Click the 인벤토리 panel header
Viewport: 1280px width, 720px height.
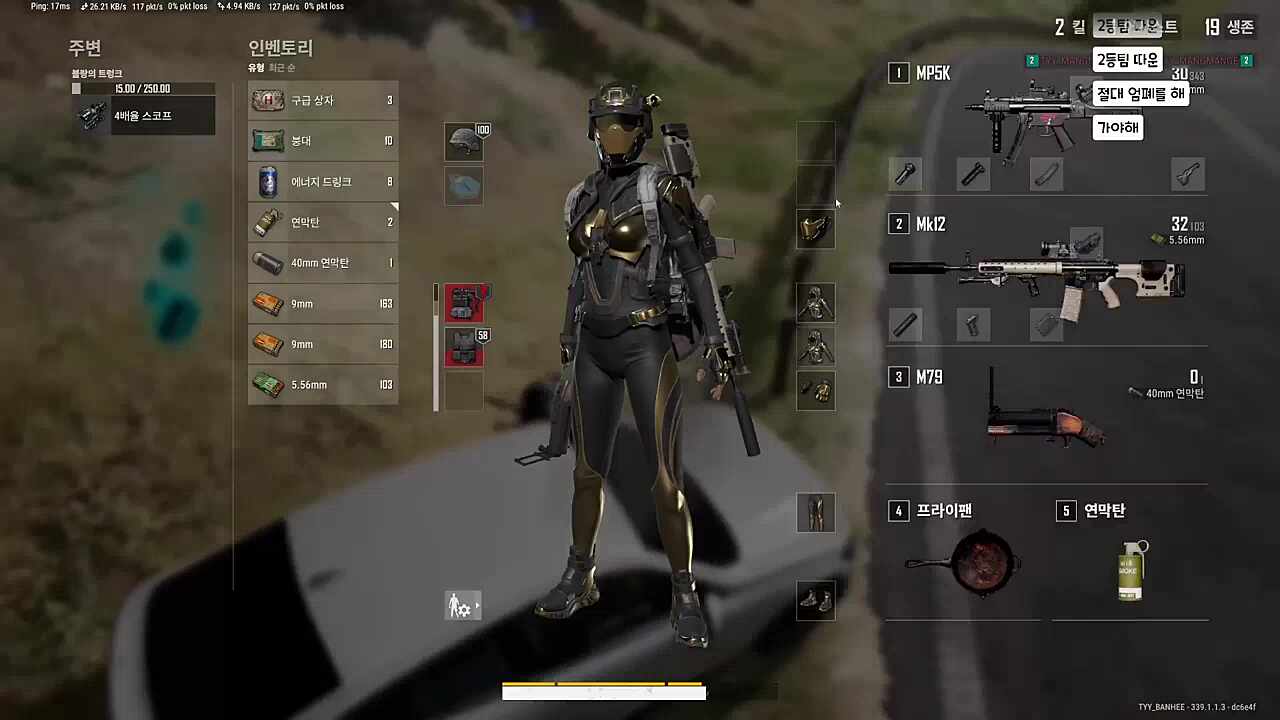pyautogui.click(x=280, y=48)
